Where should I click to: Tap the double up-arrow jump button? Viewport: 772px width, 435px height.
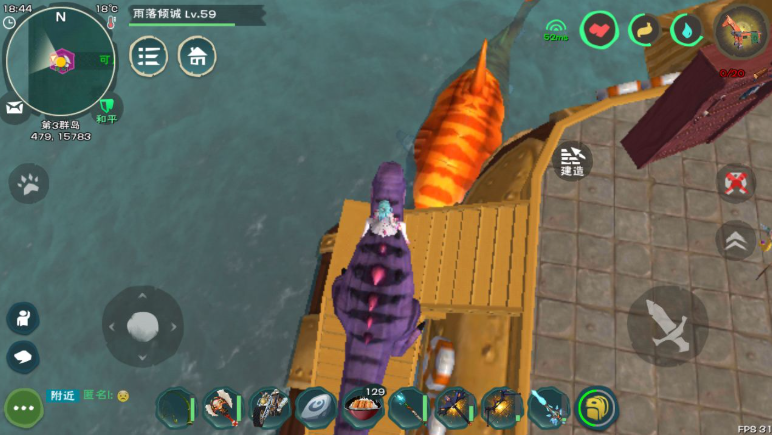coord(736,240)
